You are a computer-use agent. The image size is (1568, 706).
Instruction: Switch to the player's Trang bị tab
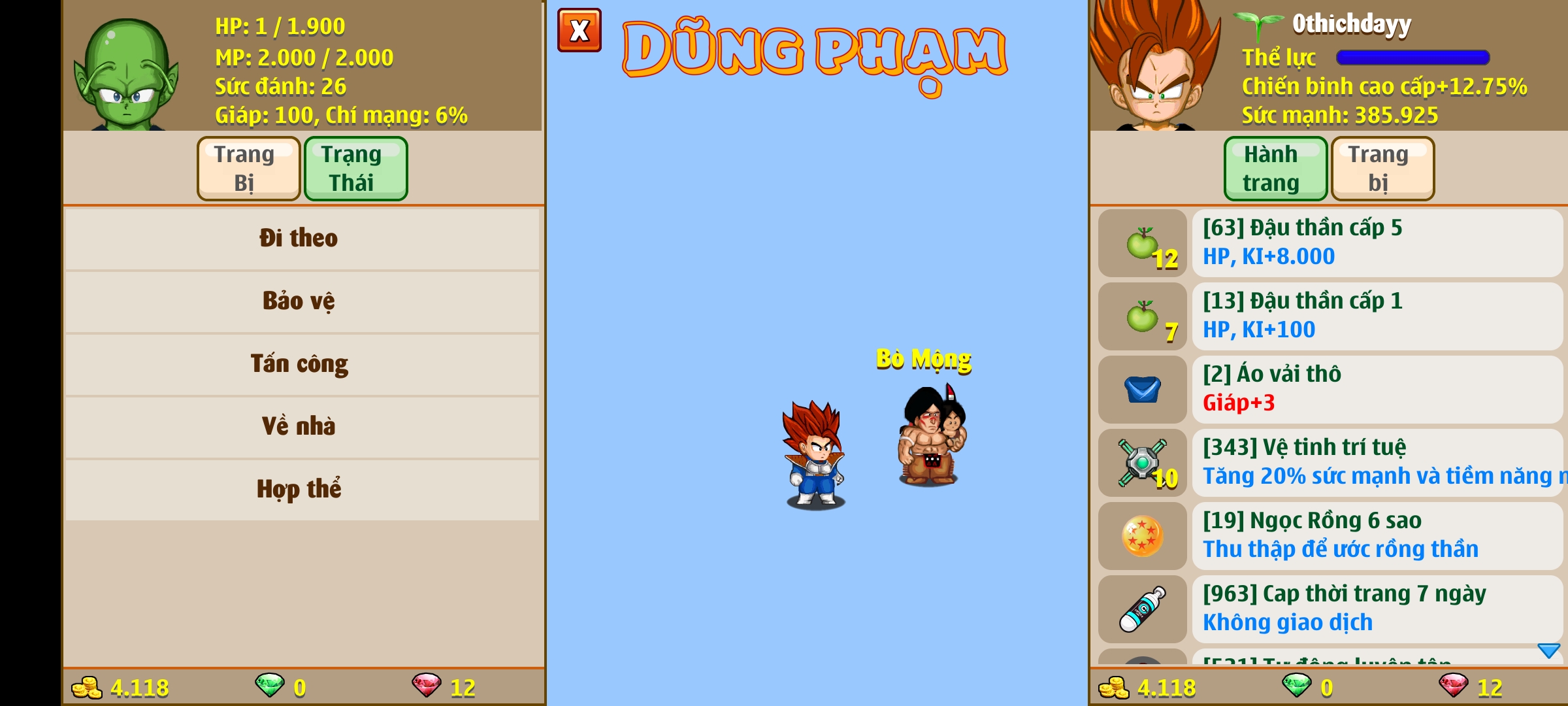pyautogui.click(x=1382, y=169)
